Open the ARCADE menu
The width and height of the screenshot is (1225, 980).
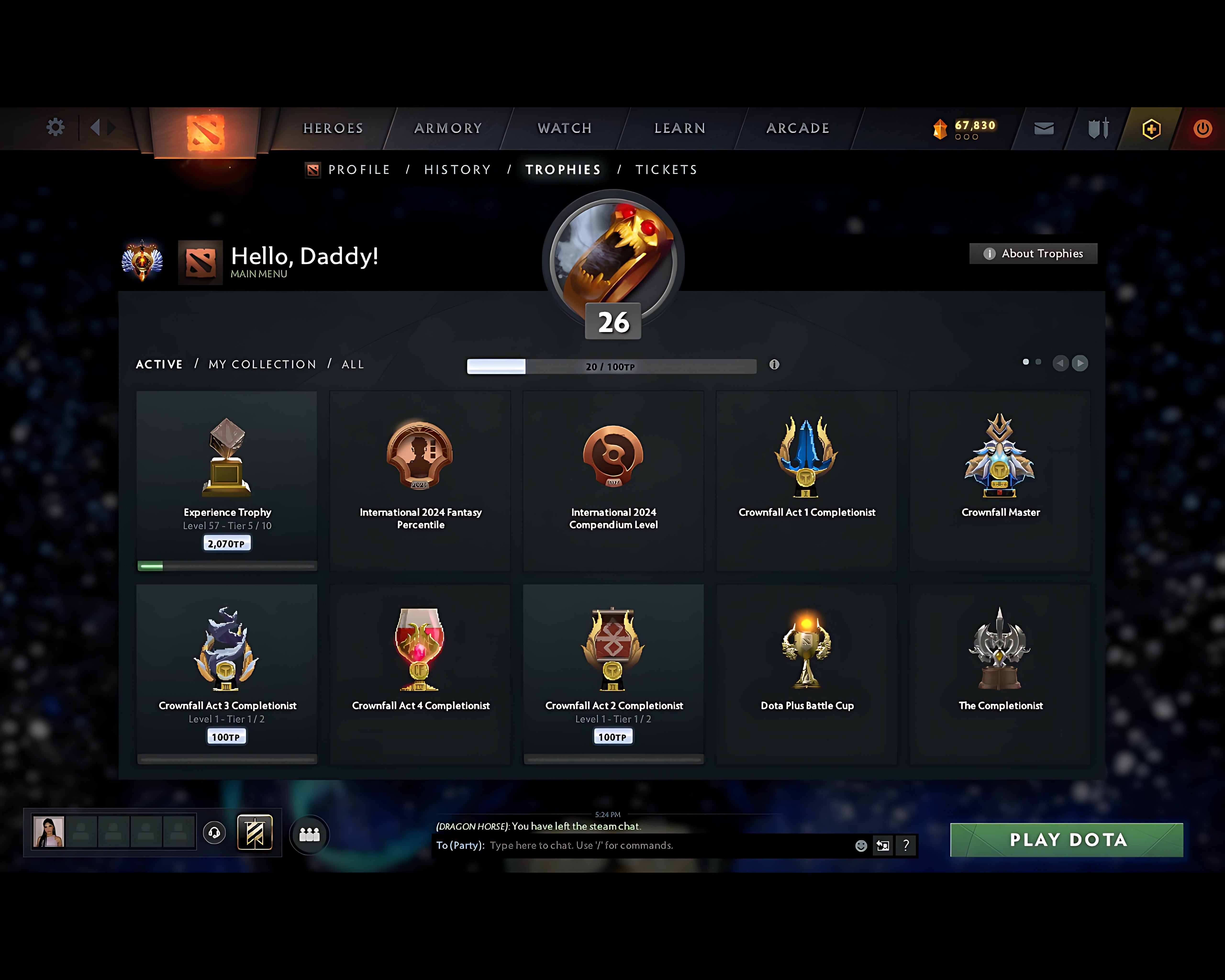(797, 128)
